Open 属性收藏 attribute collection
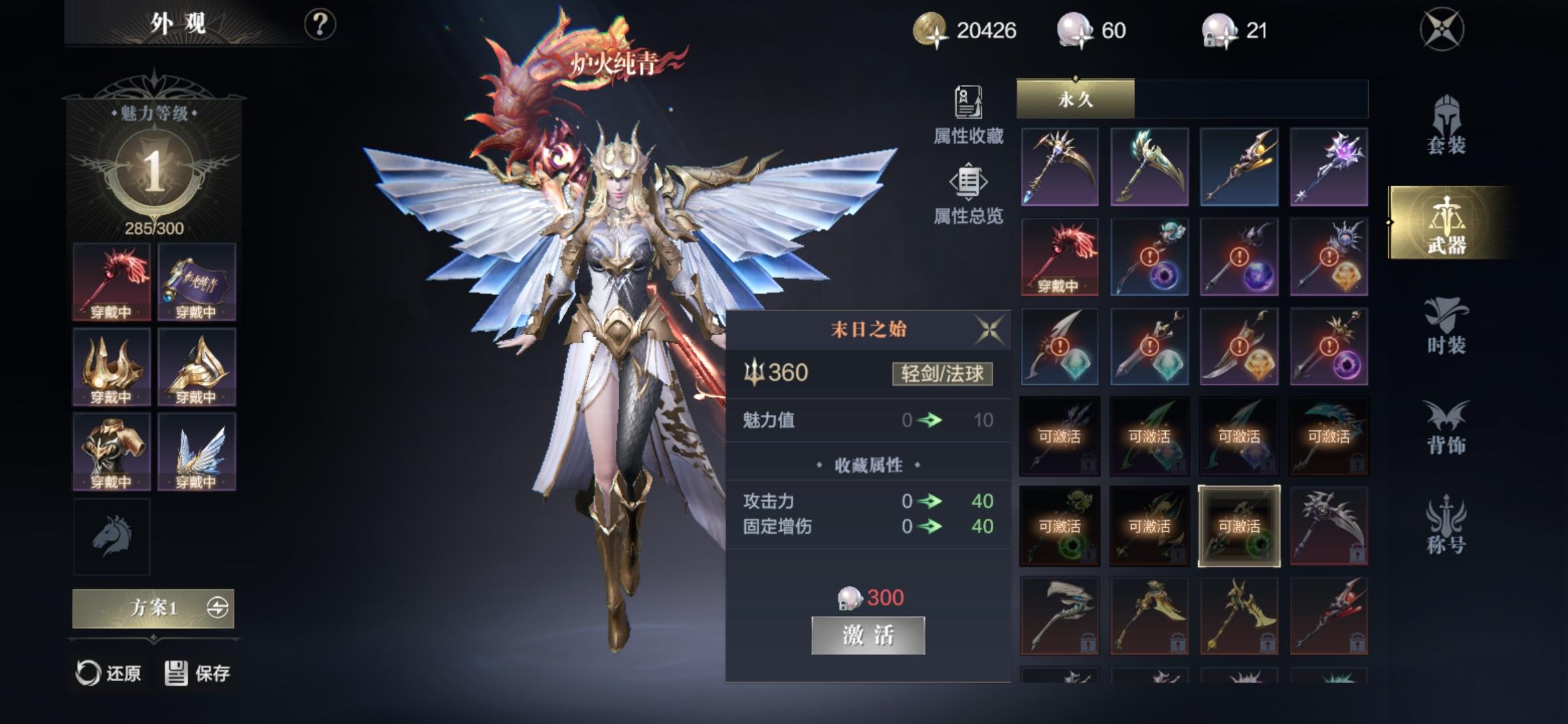 (968, 115)
